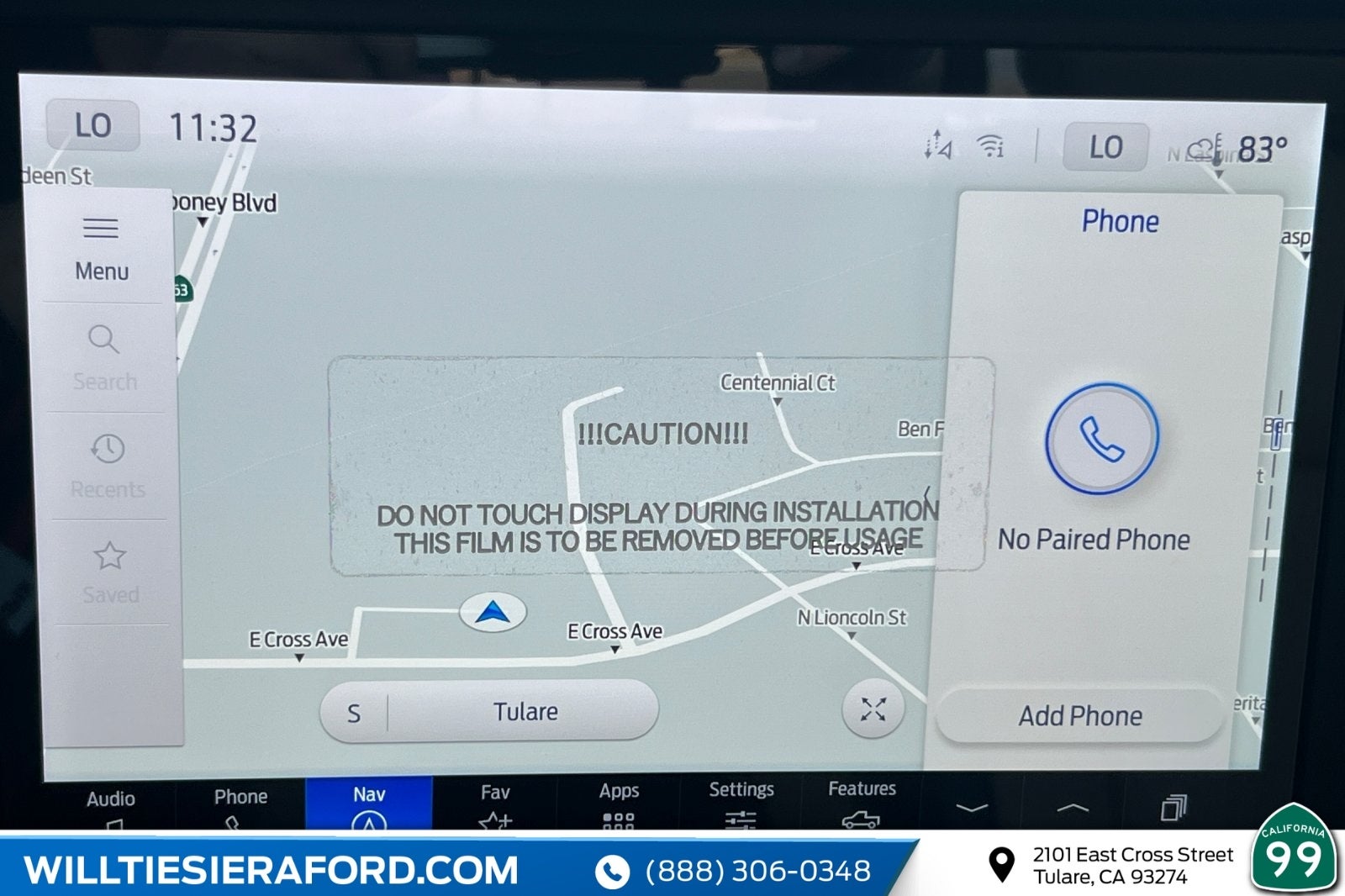
Task: Open the Apps tab
Action: [619, 802]
